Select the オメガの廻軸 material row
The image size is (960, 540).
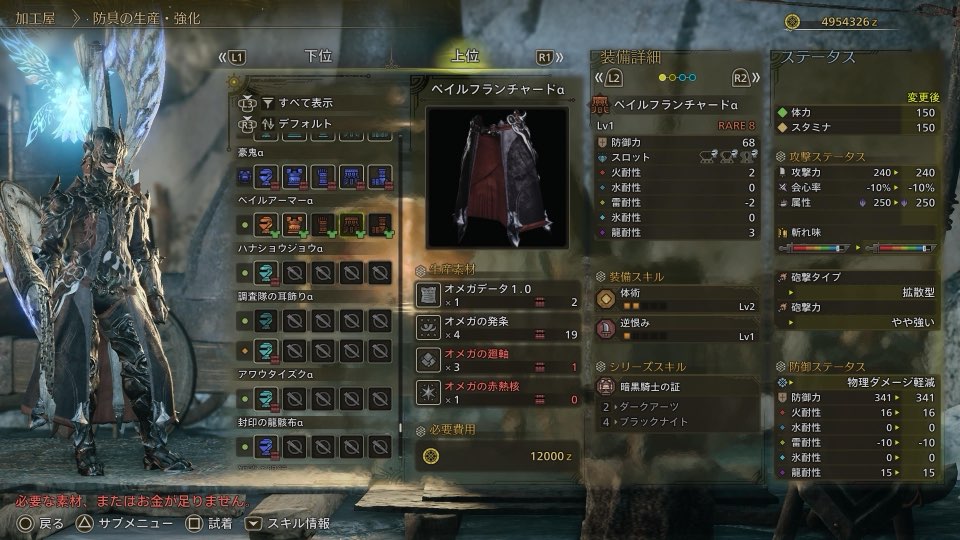(497, 360)
